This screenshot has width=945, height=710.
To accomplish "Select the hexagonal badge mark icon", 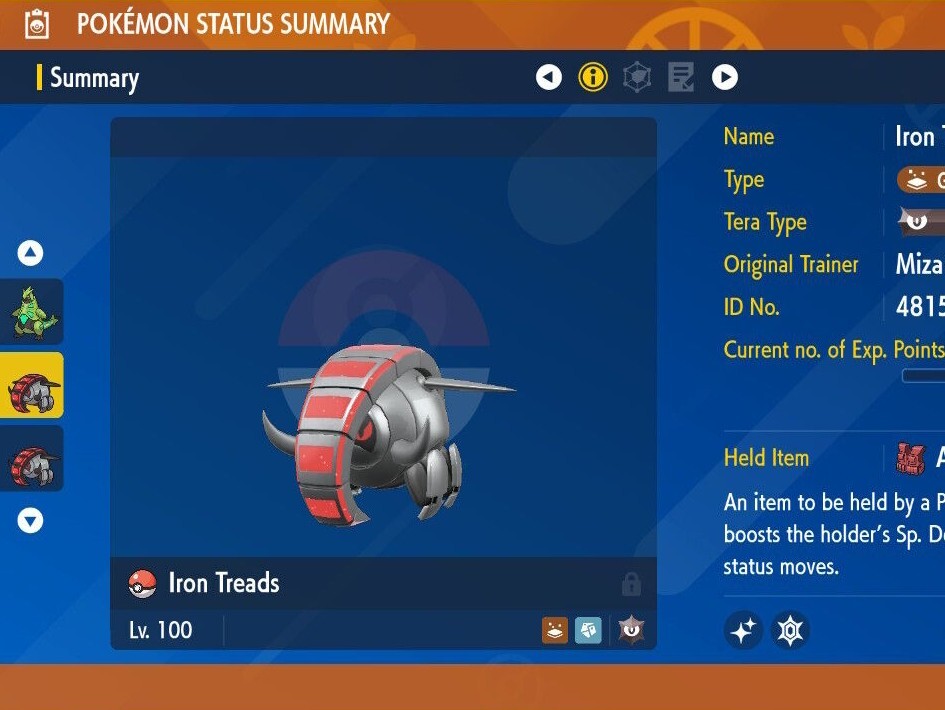I will pyautogui.click(x=790, y=630).
